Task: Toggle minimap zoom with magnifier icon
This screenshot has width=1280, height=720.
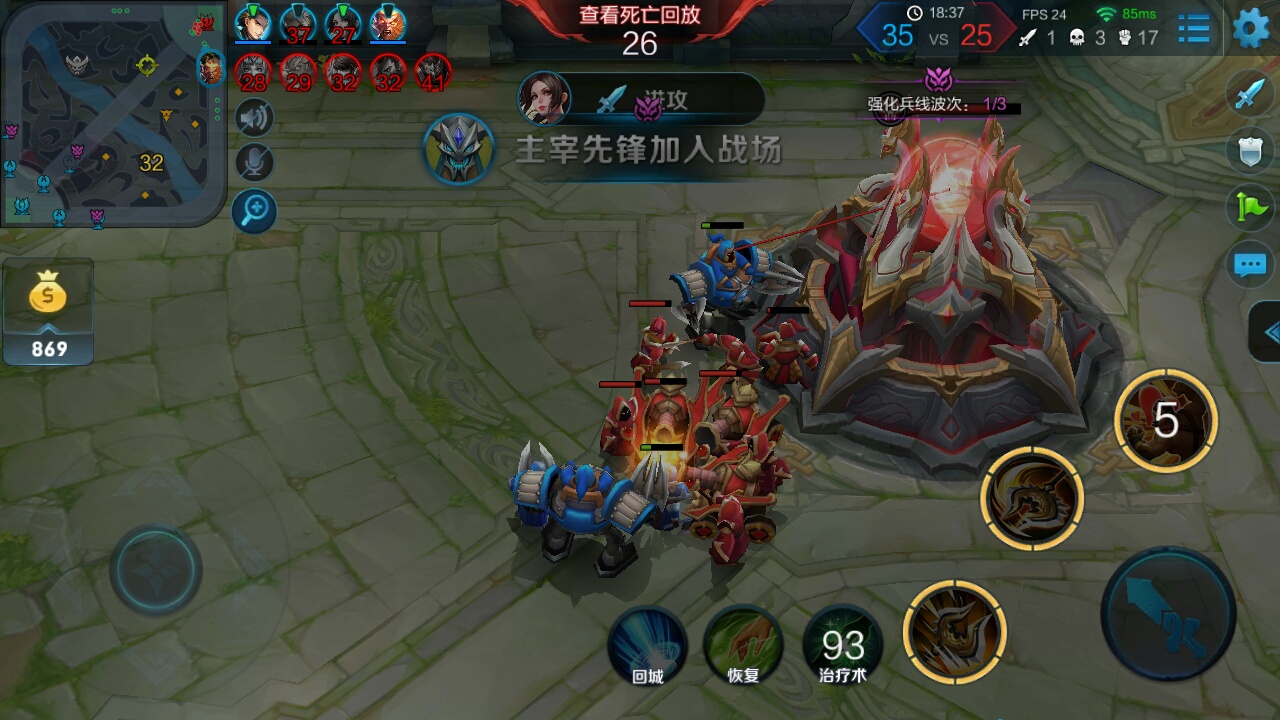Action: point(253,212)
